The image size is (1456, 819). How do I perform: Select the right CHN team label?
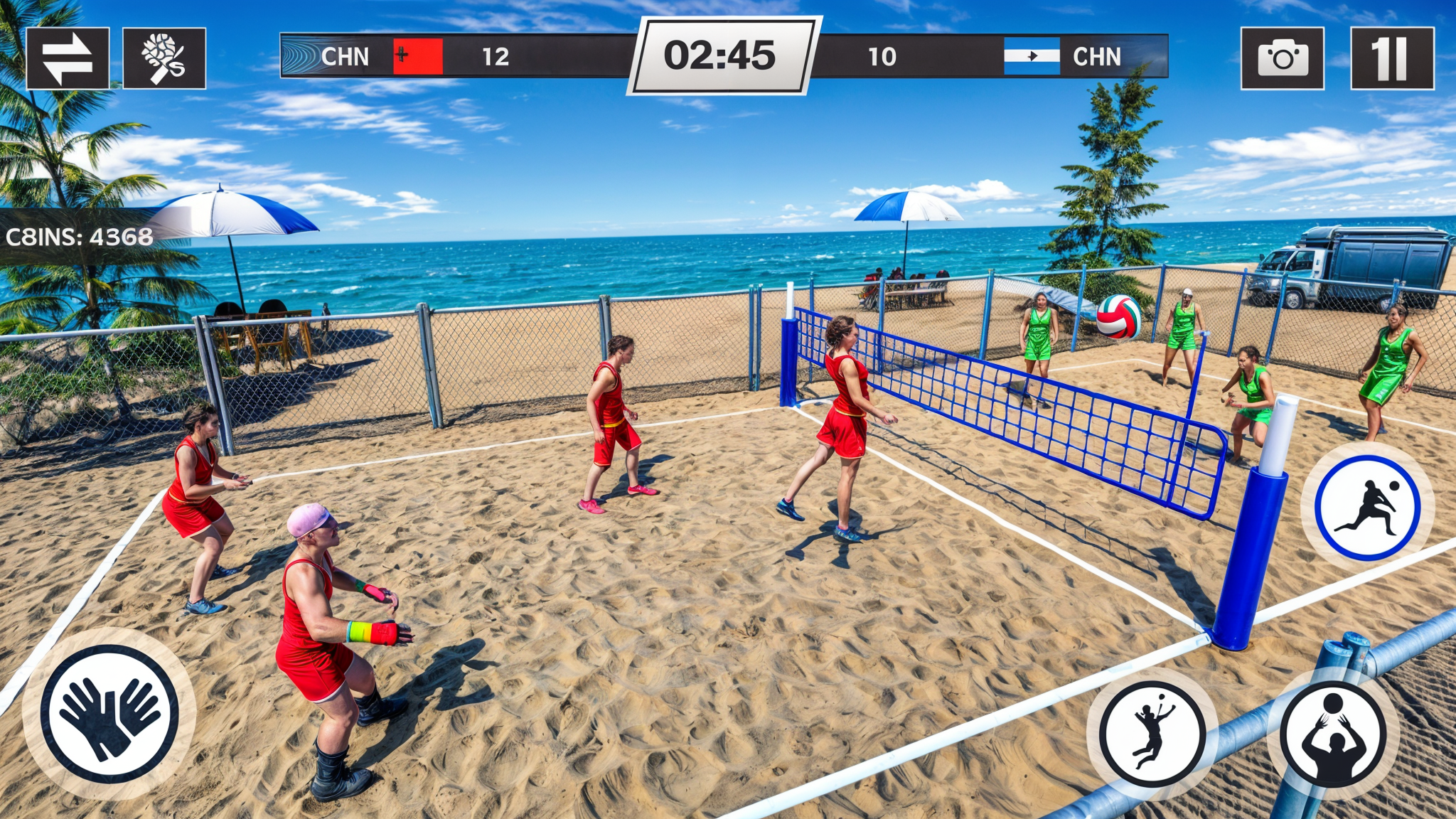[1096, 54]
